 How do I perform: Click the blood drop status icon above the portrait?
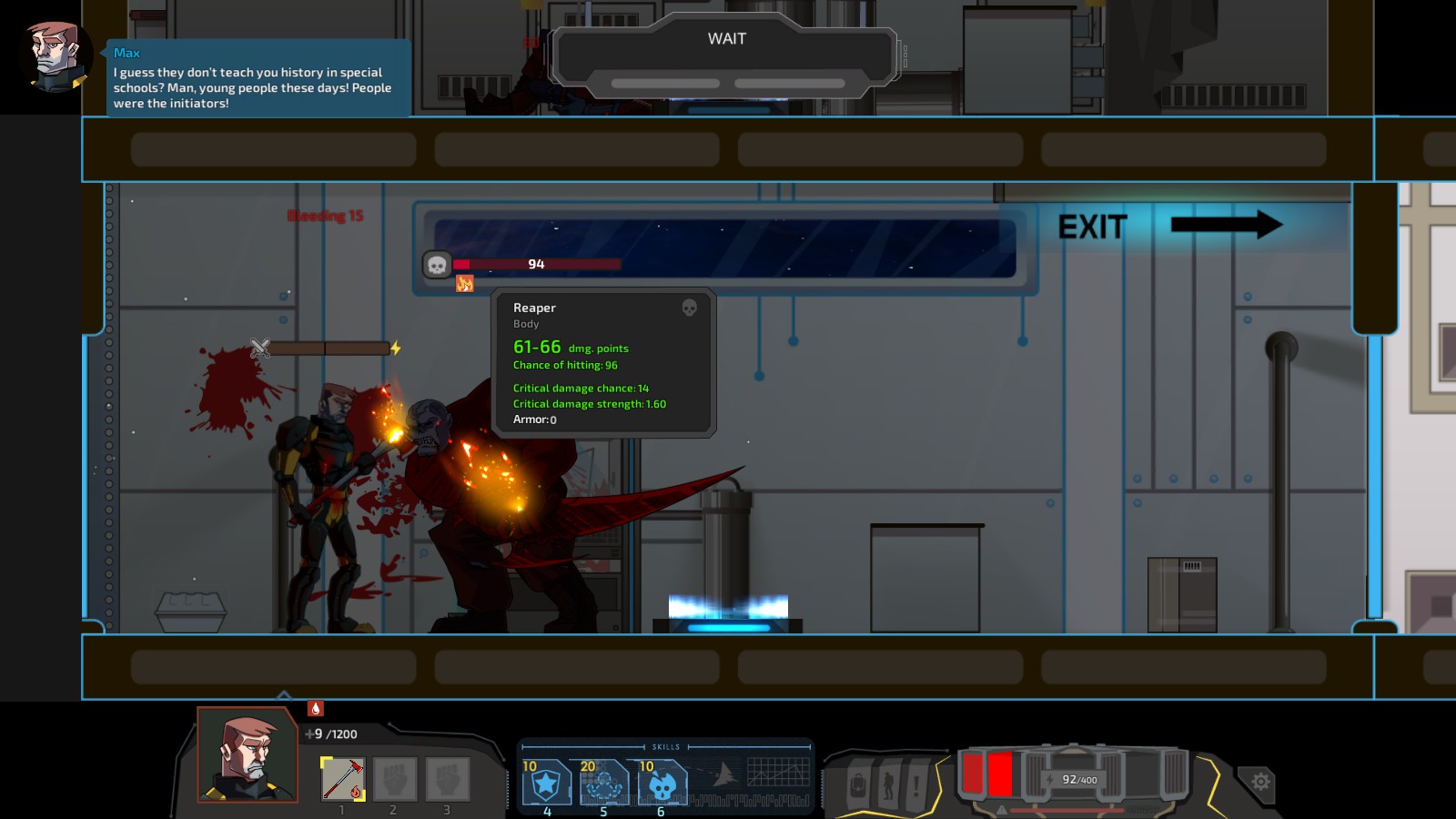click(314, 707)
